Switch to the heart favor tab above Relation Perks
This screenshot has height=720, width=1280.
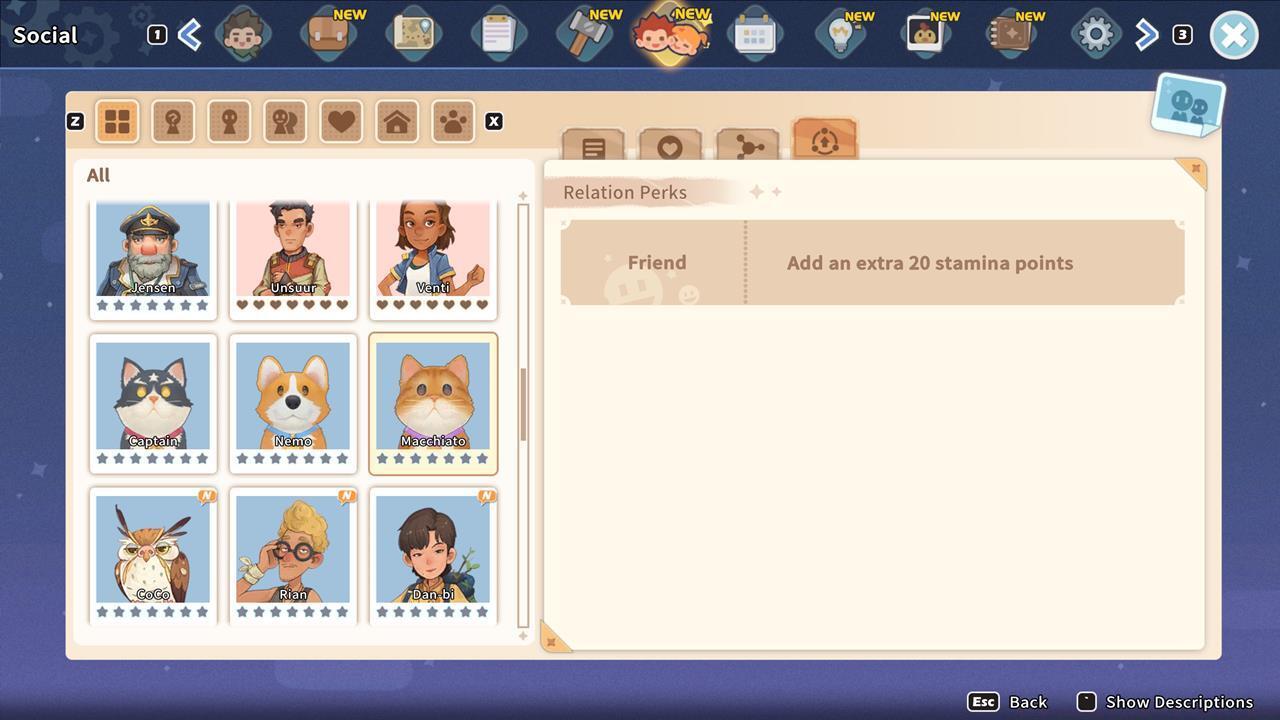(671, 145)
